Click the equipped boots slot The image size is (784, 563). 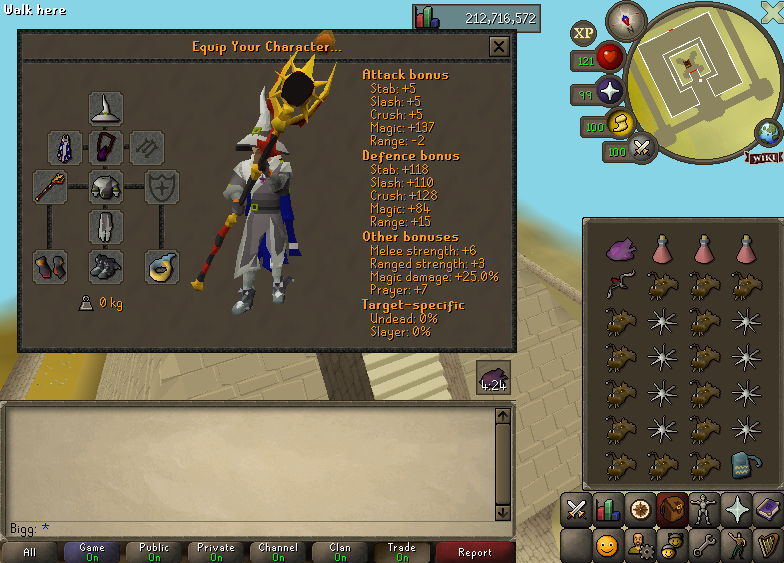pos(105,266)
